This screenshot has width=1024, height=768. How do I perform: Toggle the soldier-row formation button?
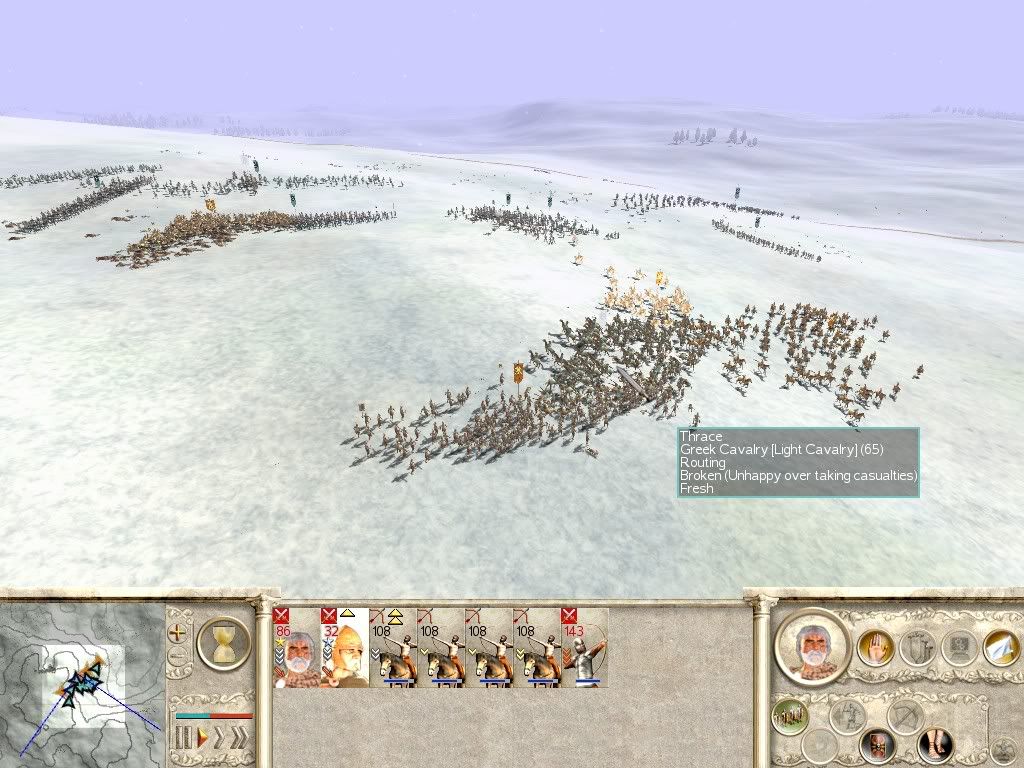tap(790, 716)
